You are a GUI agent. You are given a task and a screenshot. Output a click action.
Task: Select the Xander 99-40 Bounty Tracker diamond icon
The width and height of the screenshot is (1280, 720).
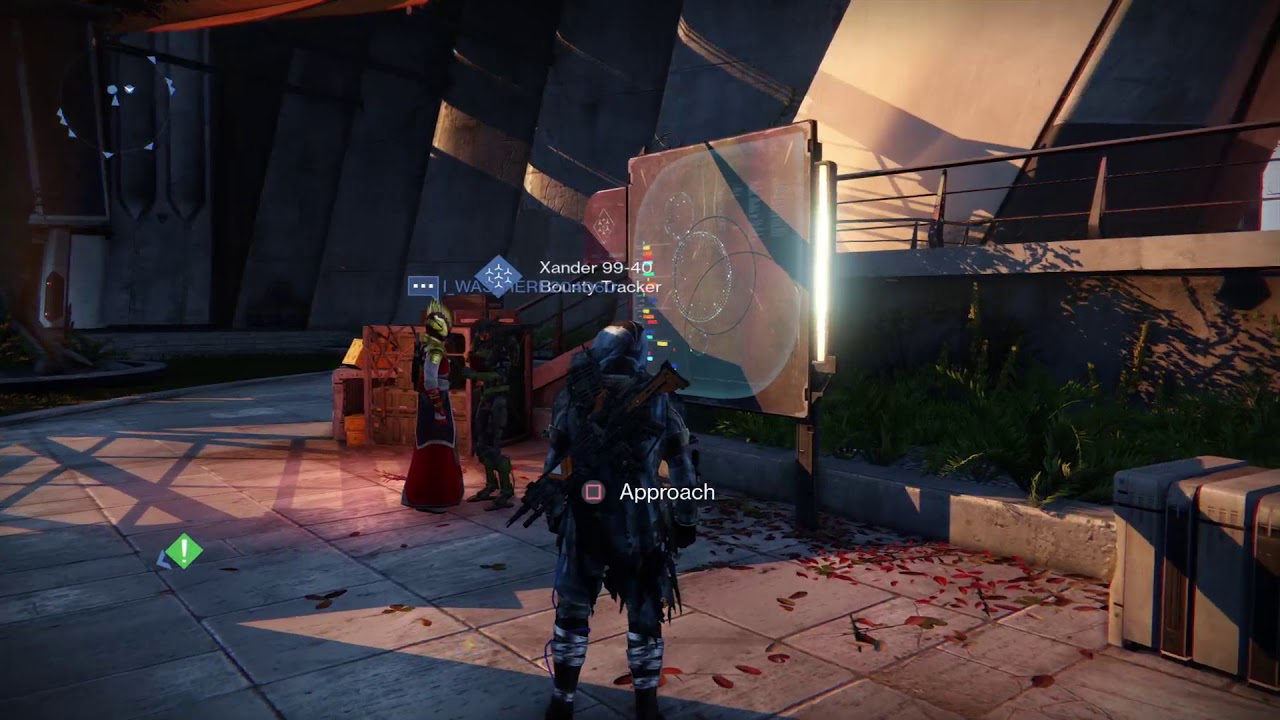(x=498, y=276)
